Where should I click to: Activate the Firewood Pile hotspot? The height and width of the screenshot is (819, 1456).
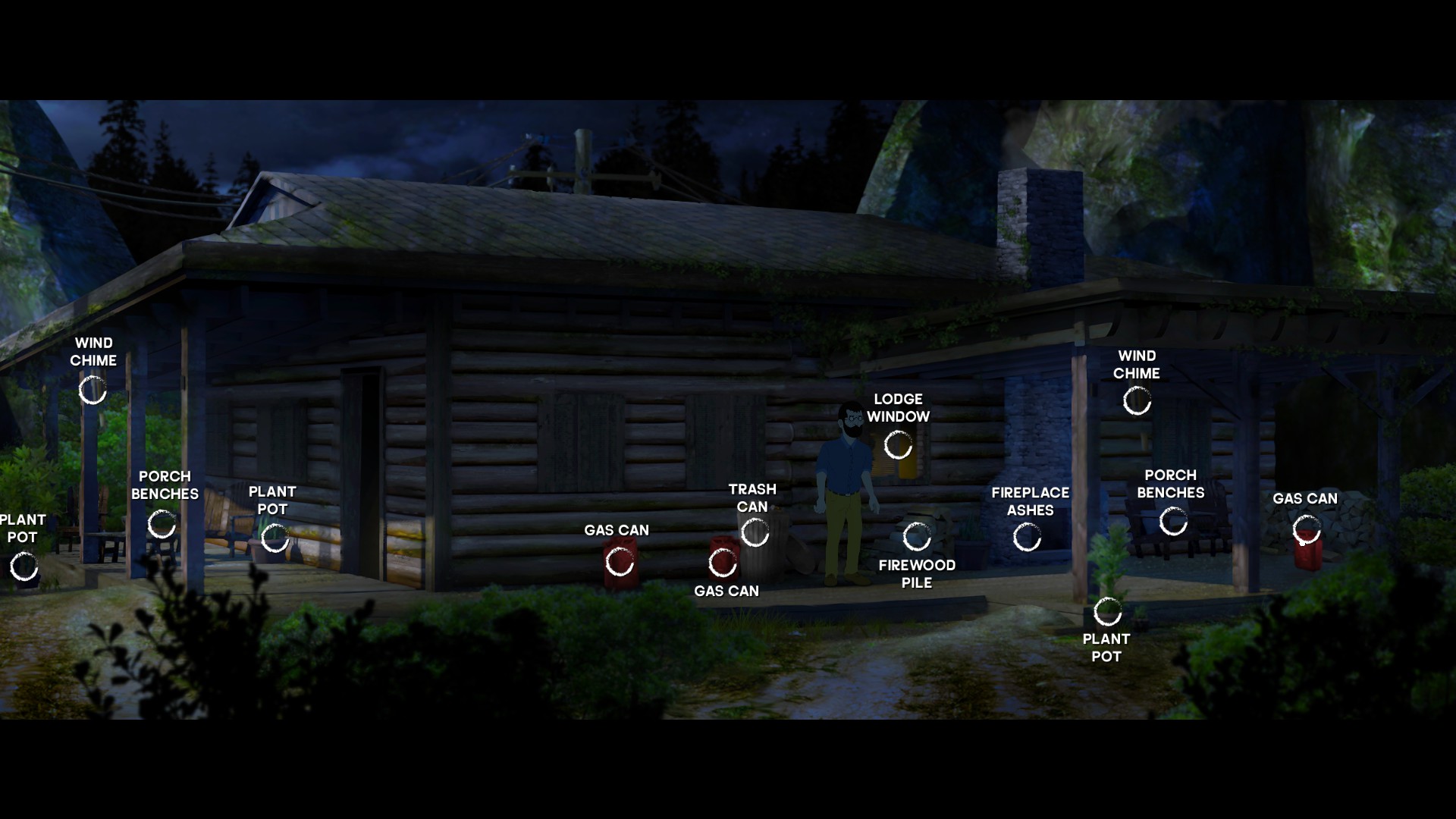click(917, 537)
